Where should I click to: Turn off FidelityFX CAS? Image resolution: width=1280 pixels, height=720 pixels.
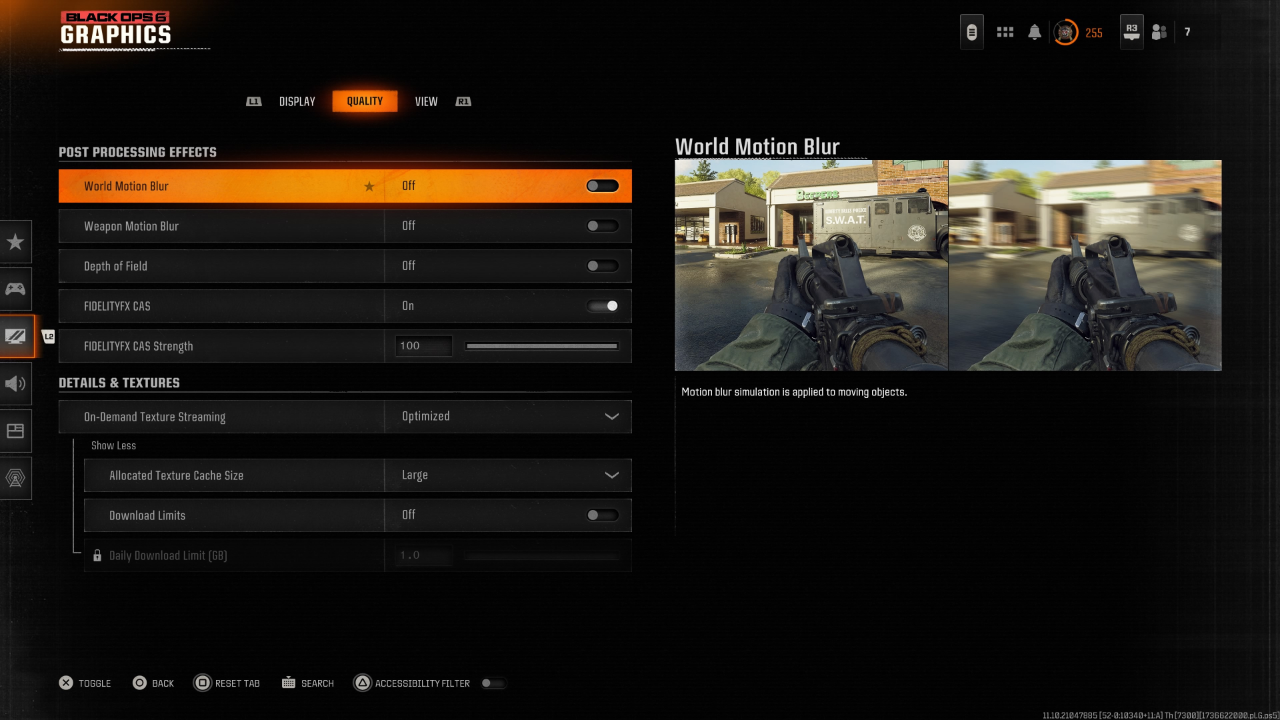point(602,306)
